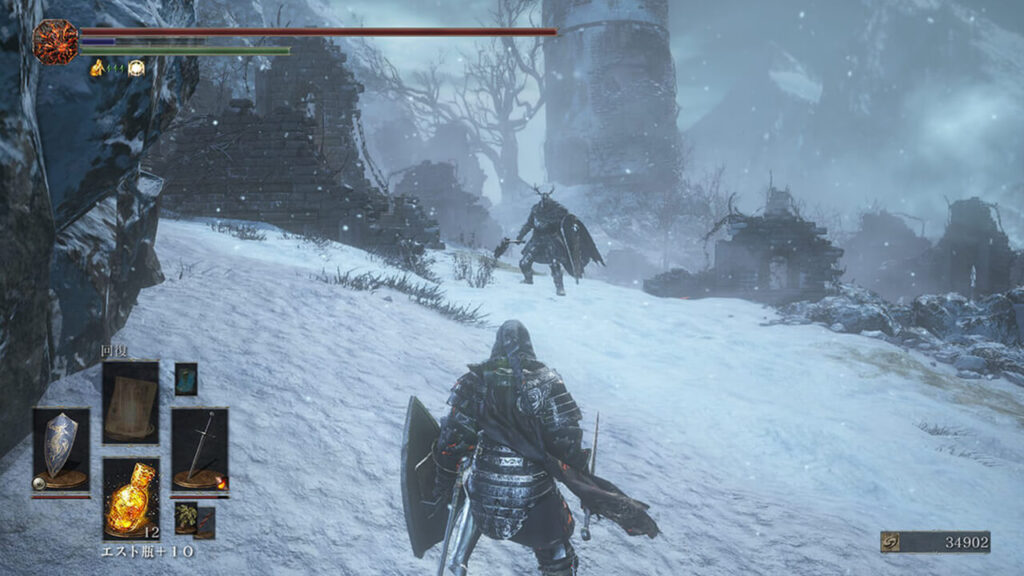The width and height of the screenshot is (1024, 576).
Task: Click the ember covenant emblem
Action: 55,42
